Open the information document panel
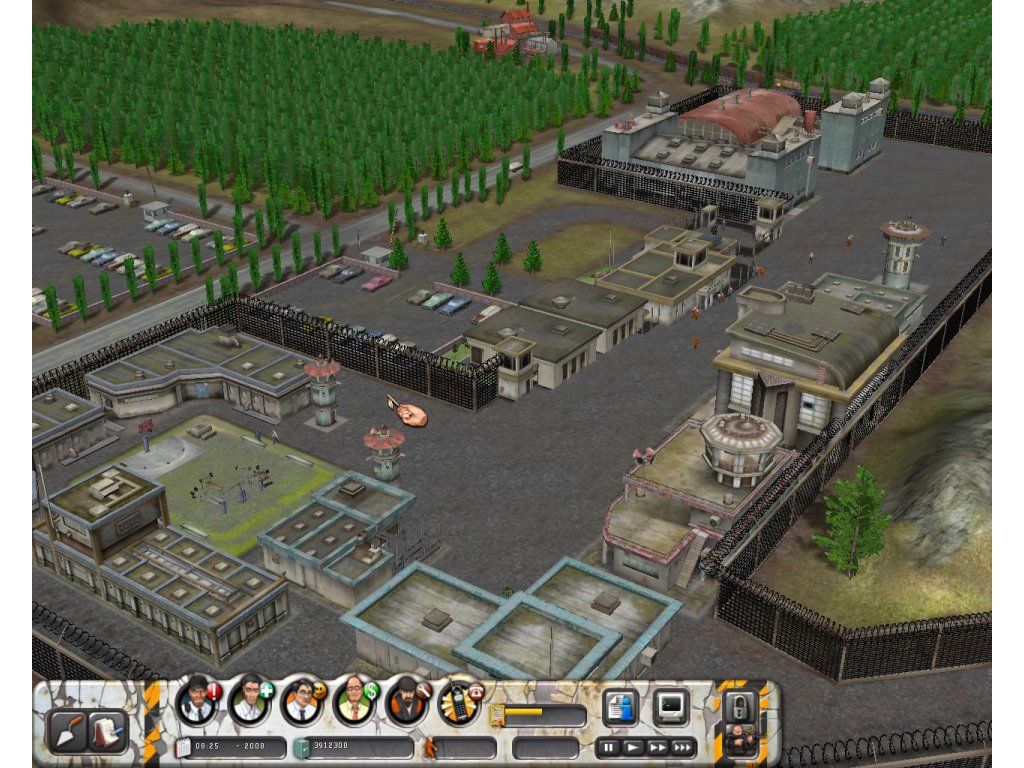1024x768 pixels. pyautogui.click(x=620, y=707)
